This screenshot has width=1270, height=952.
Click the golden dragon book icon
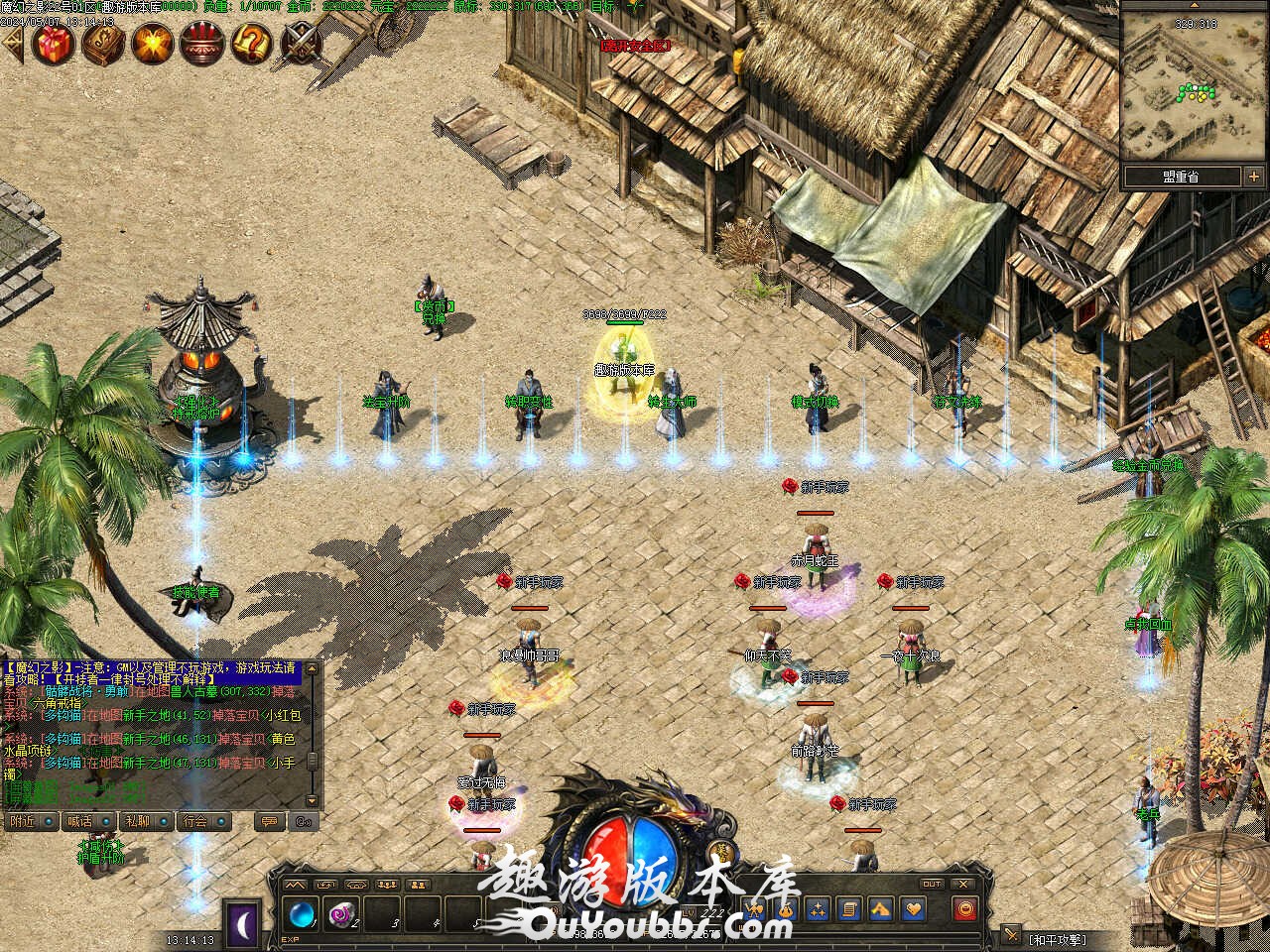(x=103, y=44)
